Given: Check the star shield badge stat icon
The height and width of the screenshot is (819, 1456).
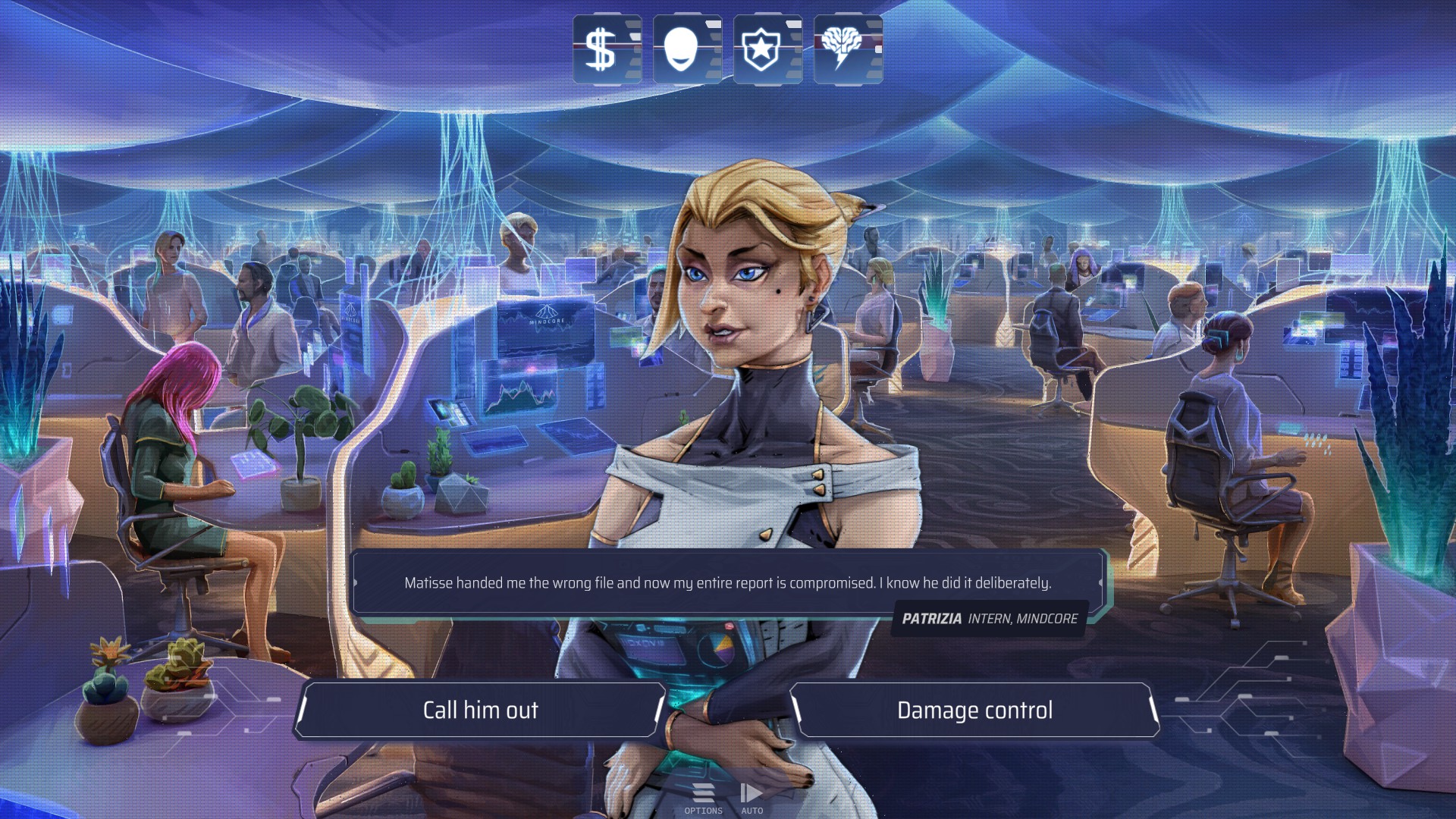Looking at the screenshot, I should (767, 49).
